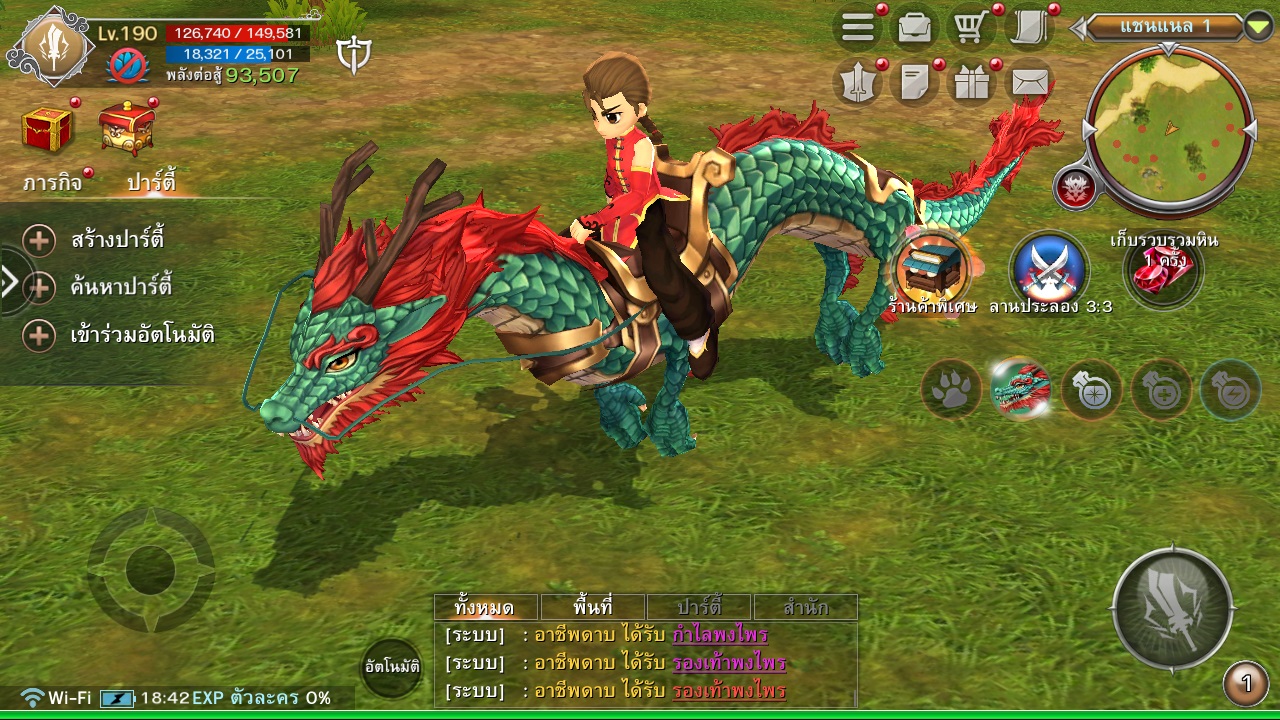1280x720 pixels.
Task: Open the gift box rewards
Action: (970, 83)
